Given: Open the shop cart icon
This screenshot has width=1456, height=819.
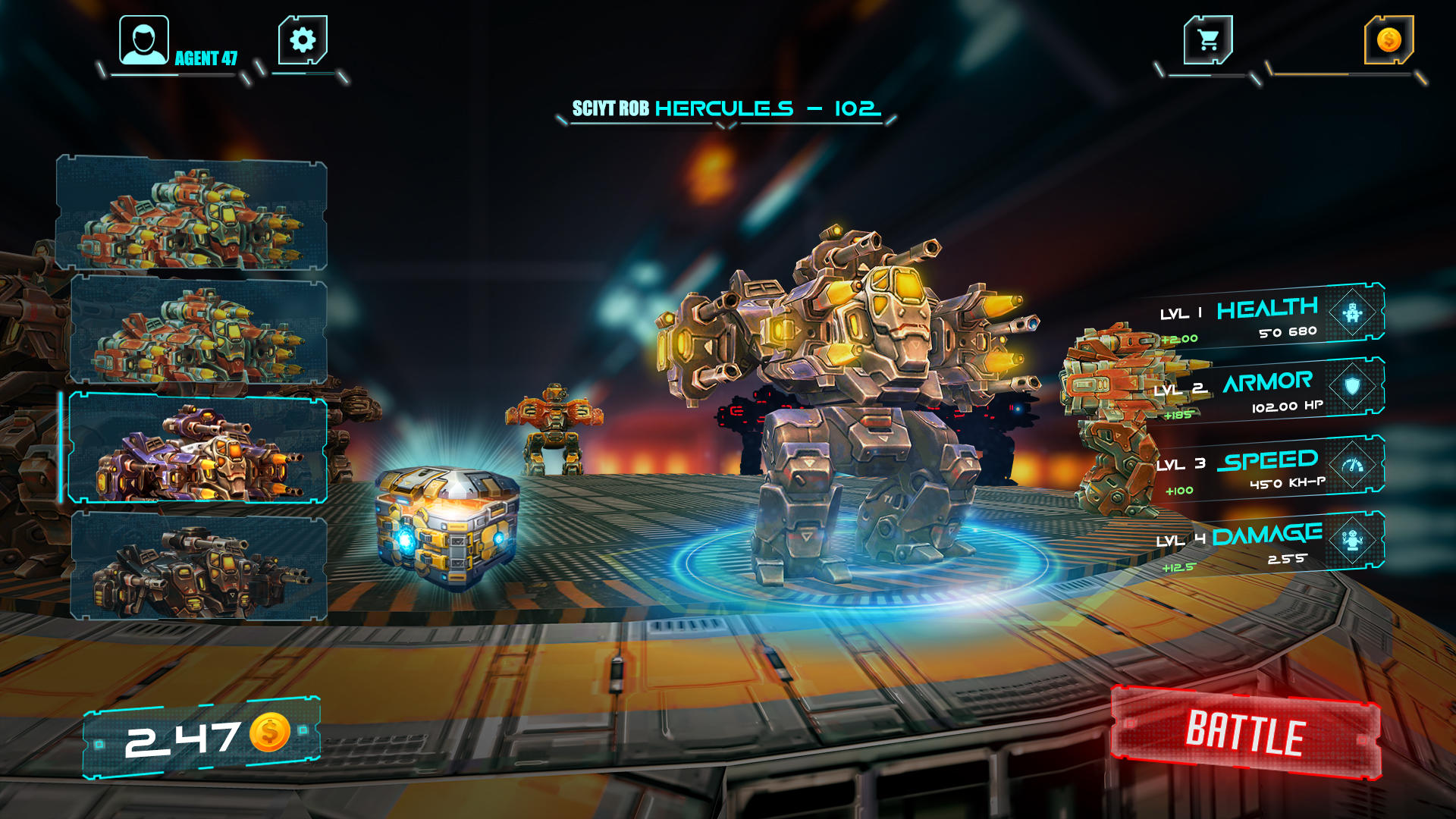Looking at the screenshot, I should click(1209, 38).
